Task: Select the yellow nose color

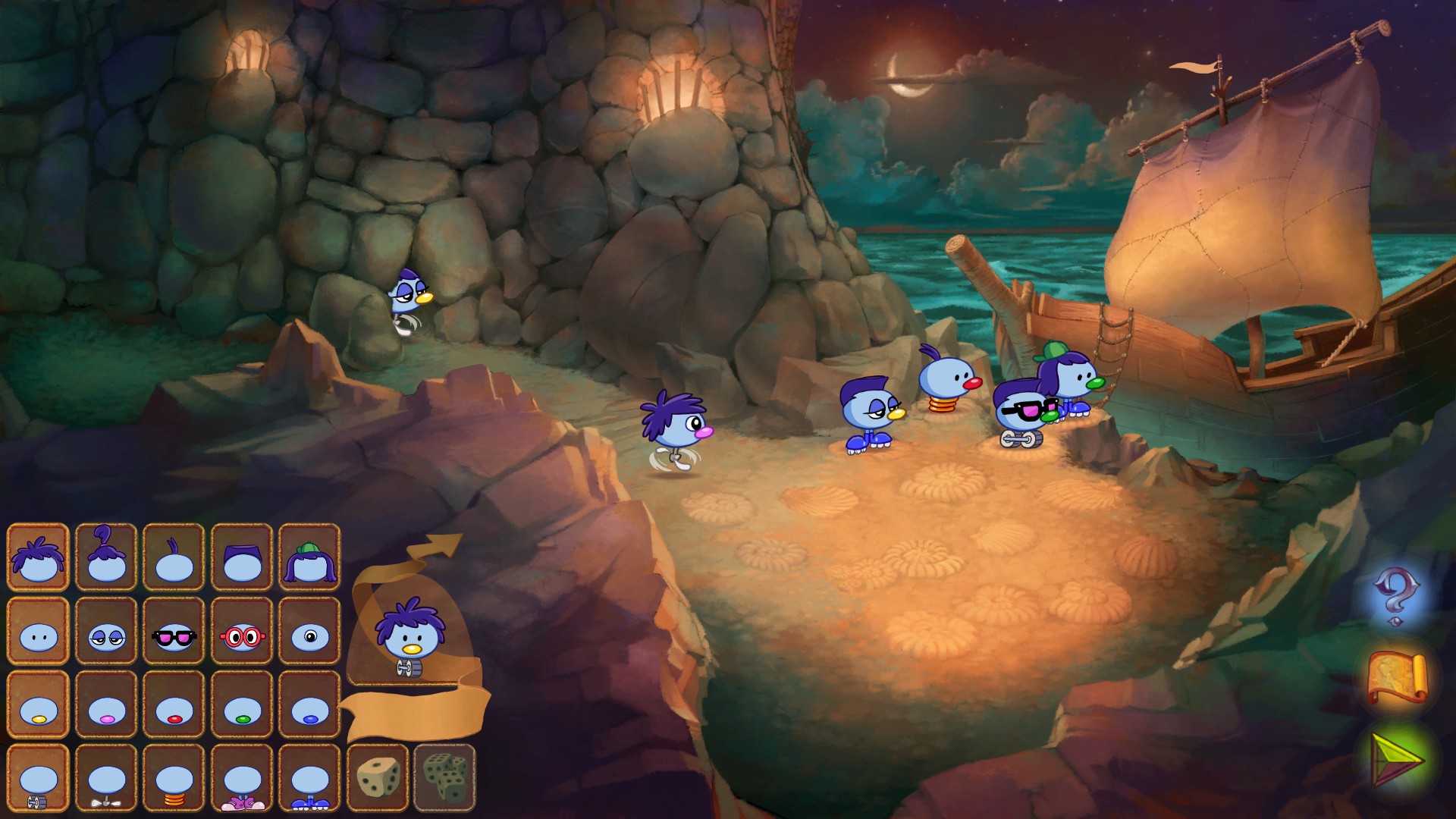Action: coord(38,704)
